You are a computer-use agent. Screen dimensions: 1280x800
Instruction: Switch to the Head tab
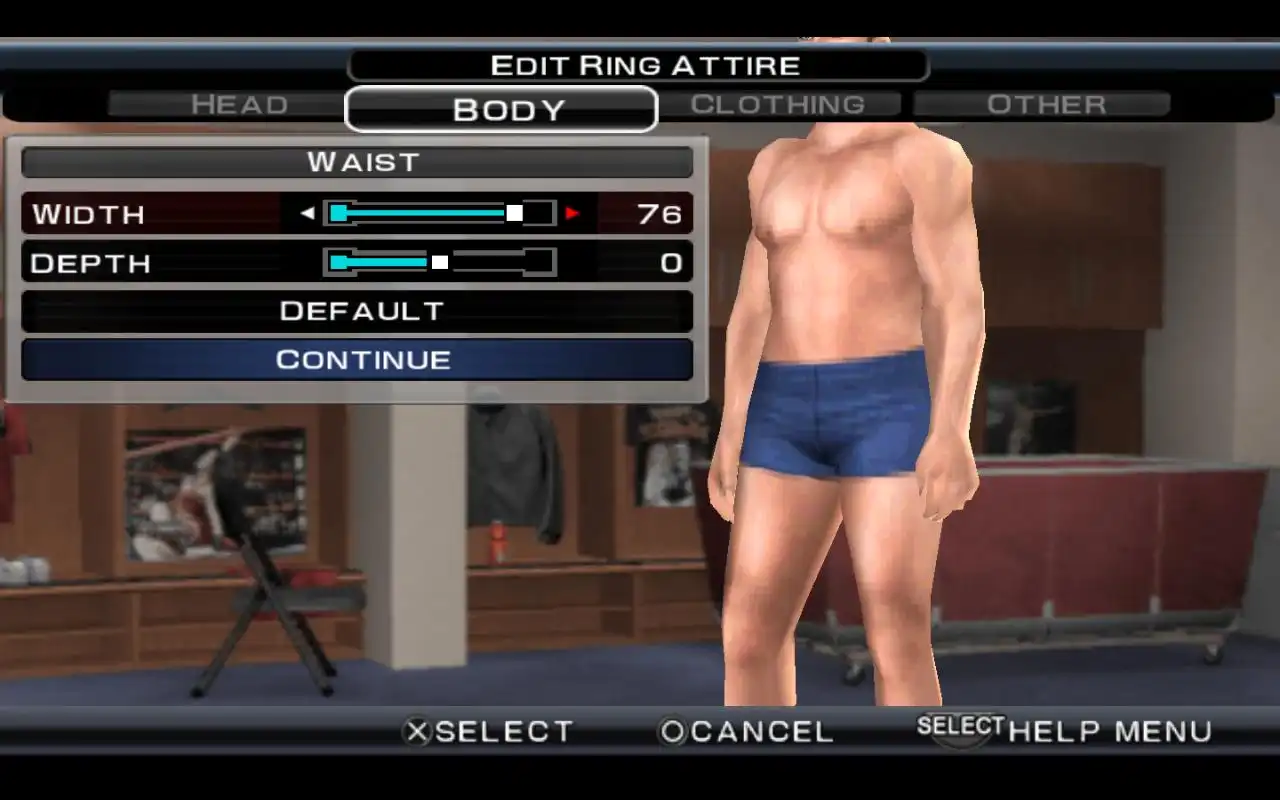tap(239, 104)
